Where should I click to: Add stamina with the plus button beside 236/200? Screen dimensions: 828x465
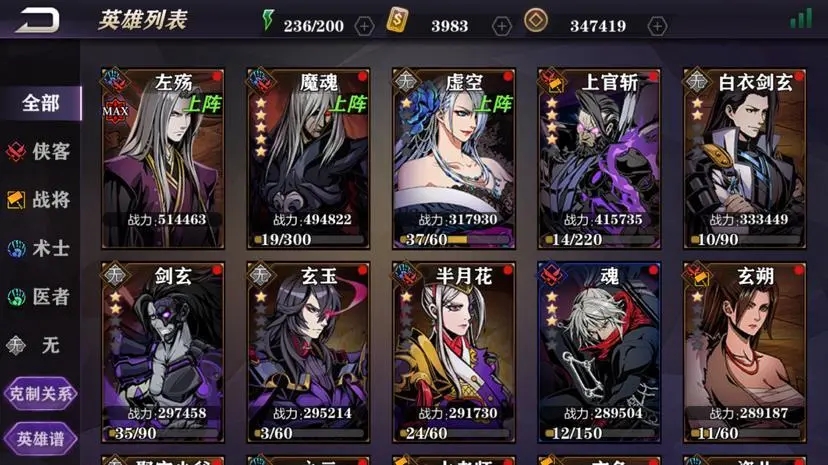pos(365,26)
